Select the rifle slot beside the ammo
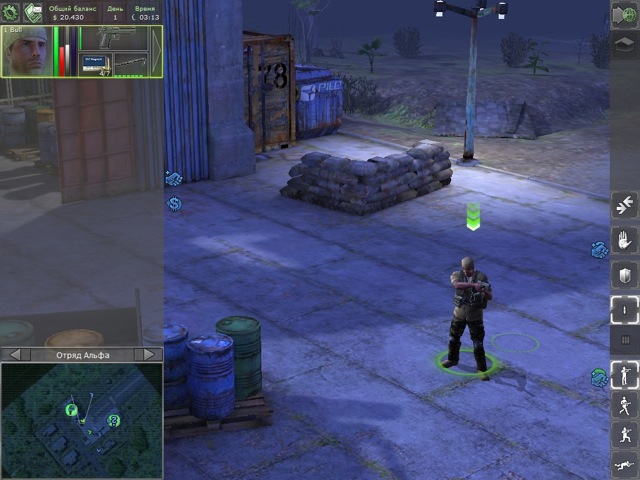Screen dimensions: 640x480 135,65
